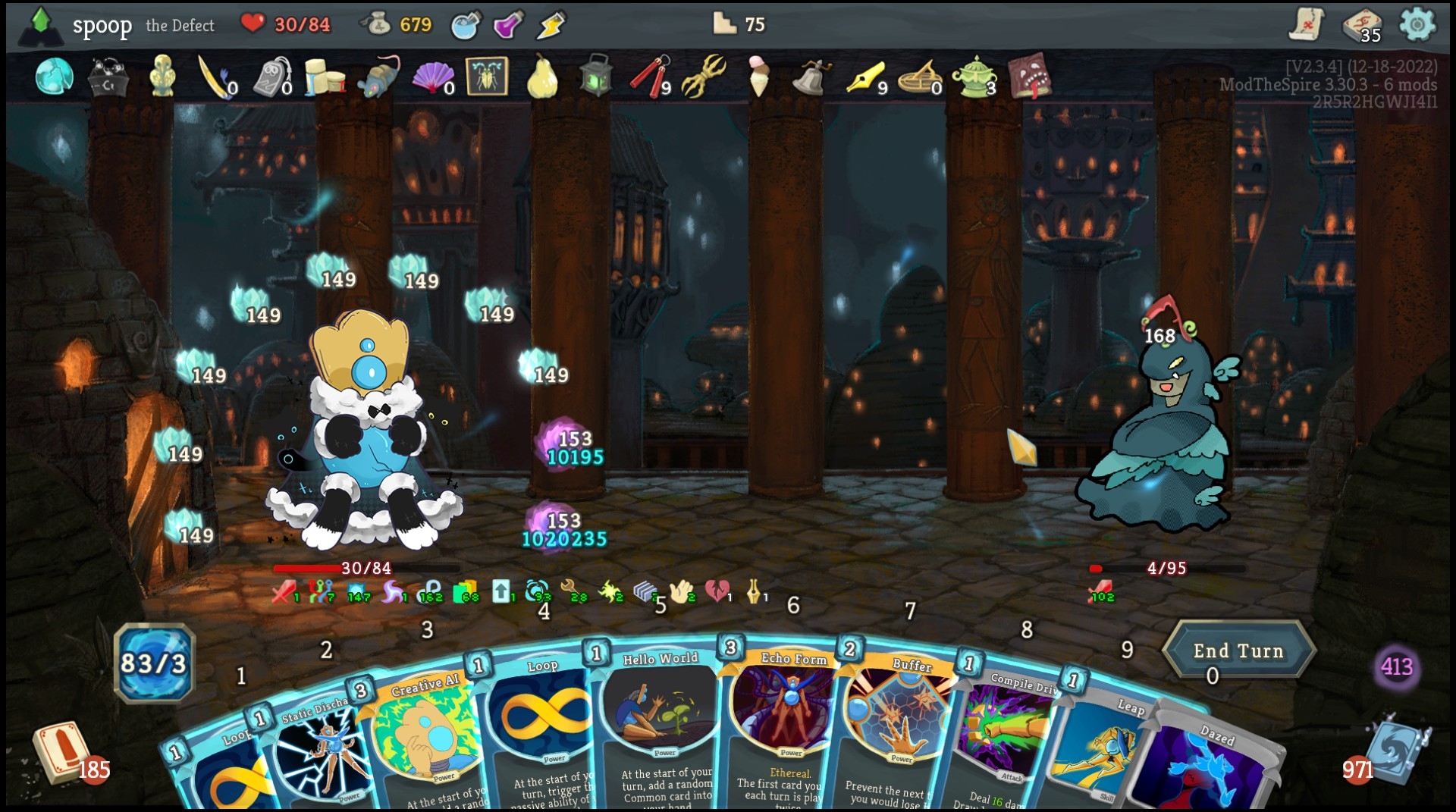Open the settings gear menu
Image resolution: width=1456 pixels, height=812 pixels.
point(1417,24)
